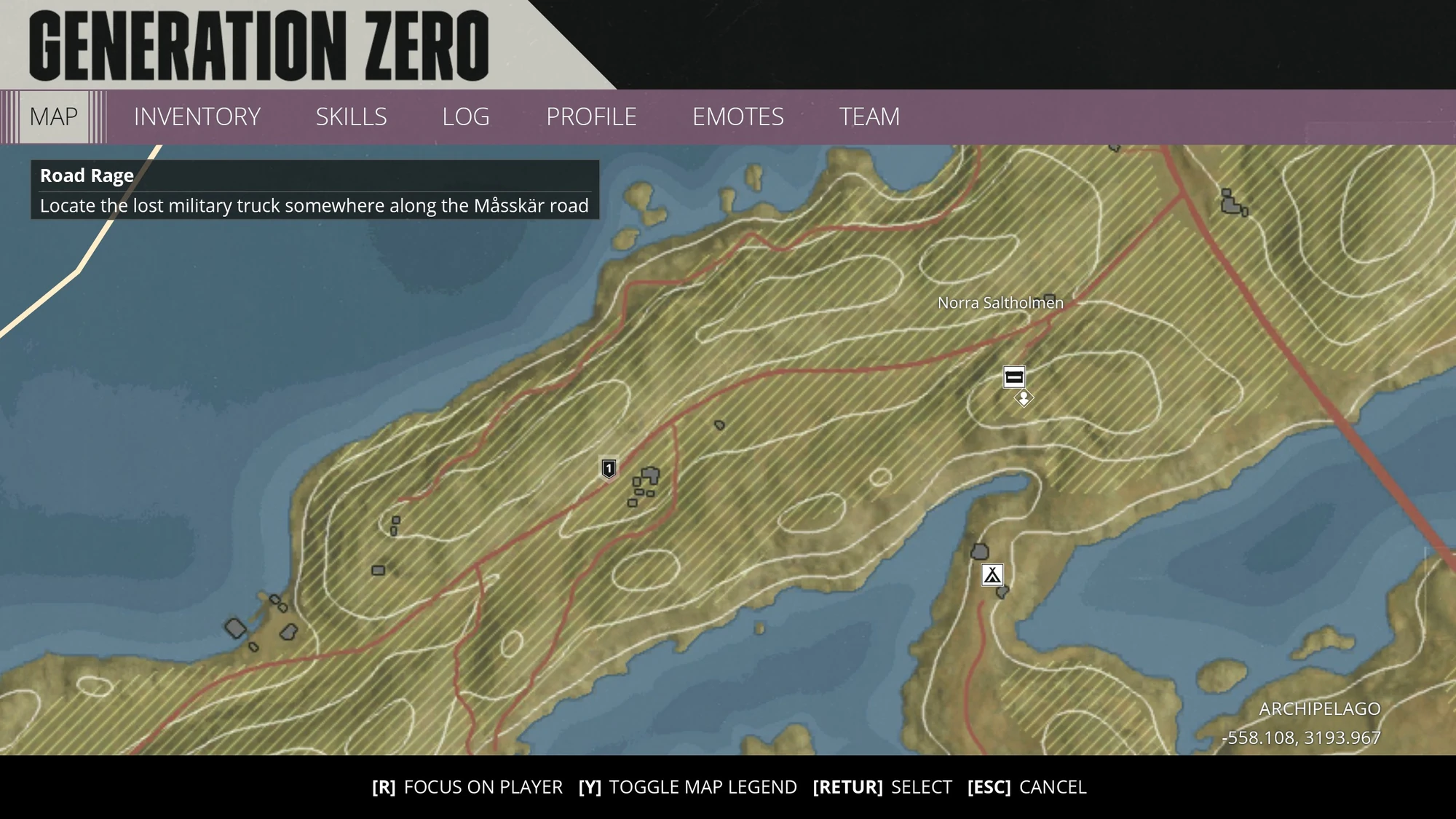The image size is (1456, 819).
Task: Click the small structure icon on the southwest shore
Action: pyautogui.click(x=237, y=626)
